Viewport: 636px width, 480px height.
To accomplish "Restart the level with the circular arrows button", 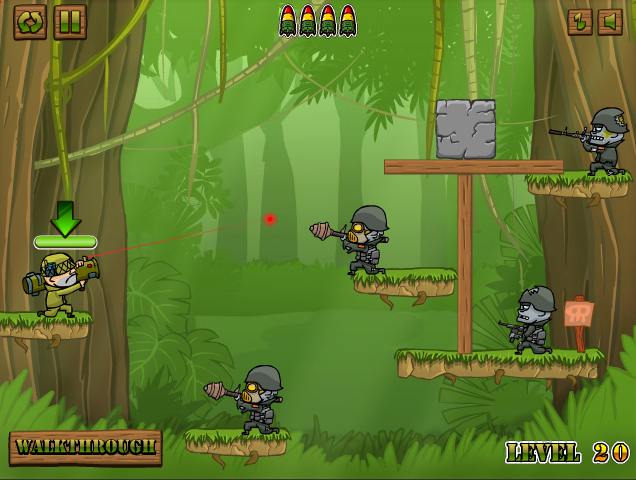I will point(30,21).
